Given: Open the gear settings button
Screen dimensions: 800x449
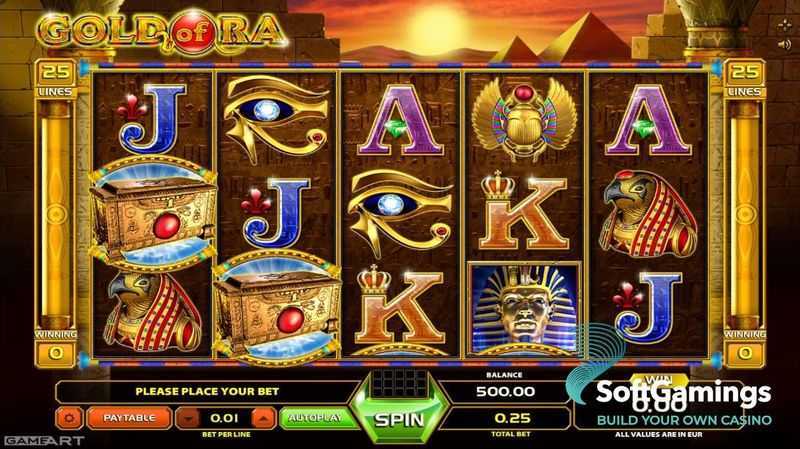Looking at the screenshot, I should [71, 416].
